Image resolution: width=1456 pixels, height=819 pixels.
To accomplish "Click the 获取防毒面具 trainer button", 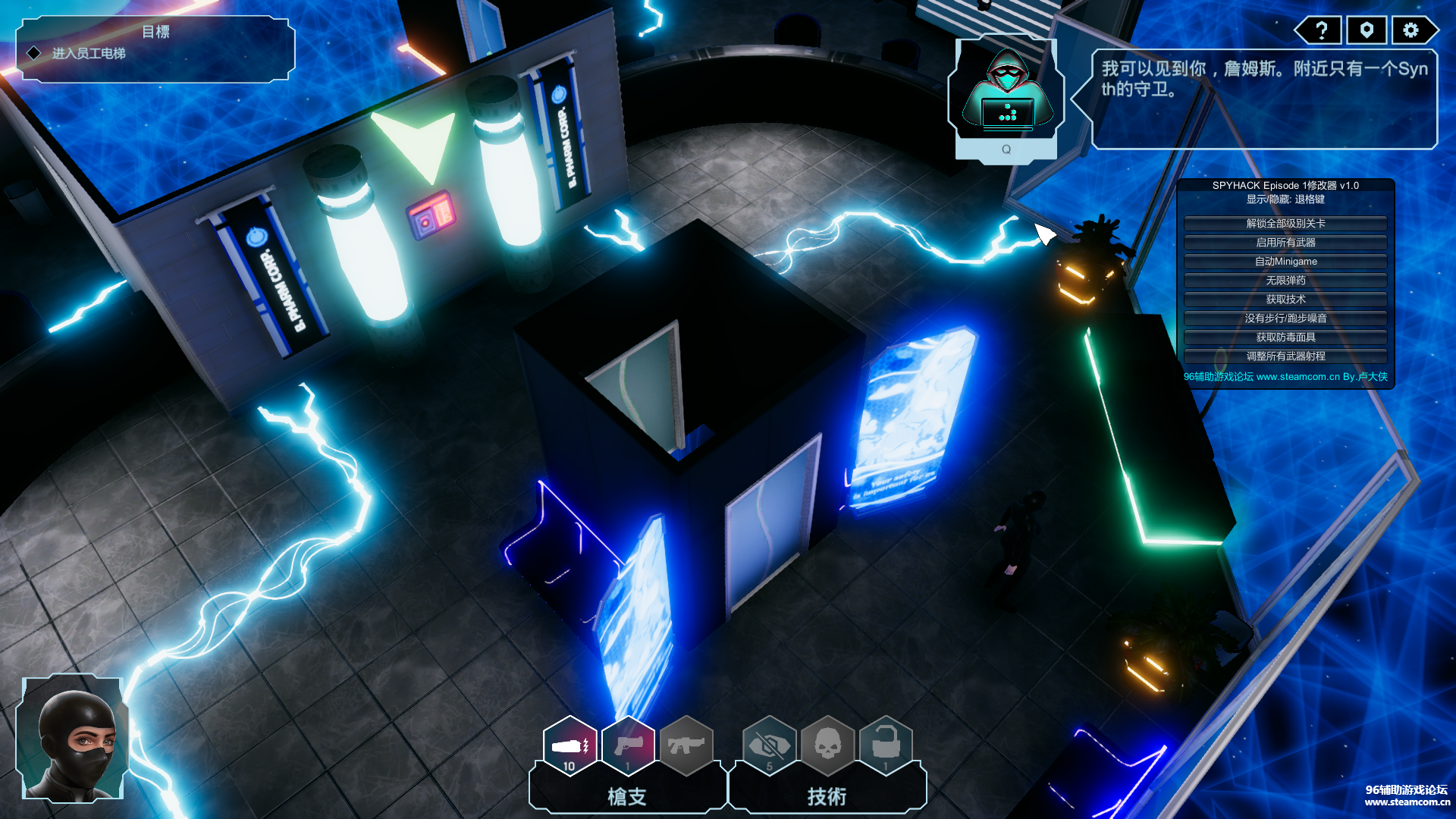I will (1285, 337).
